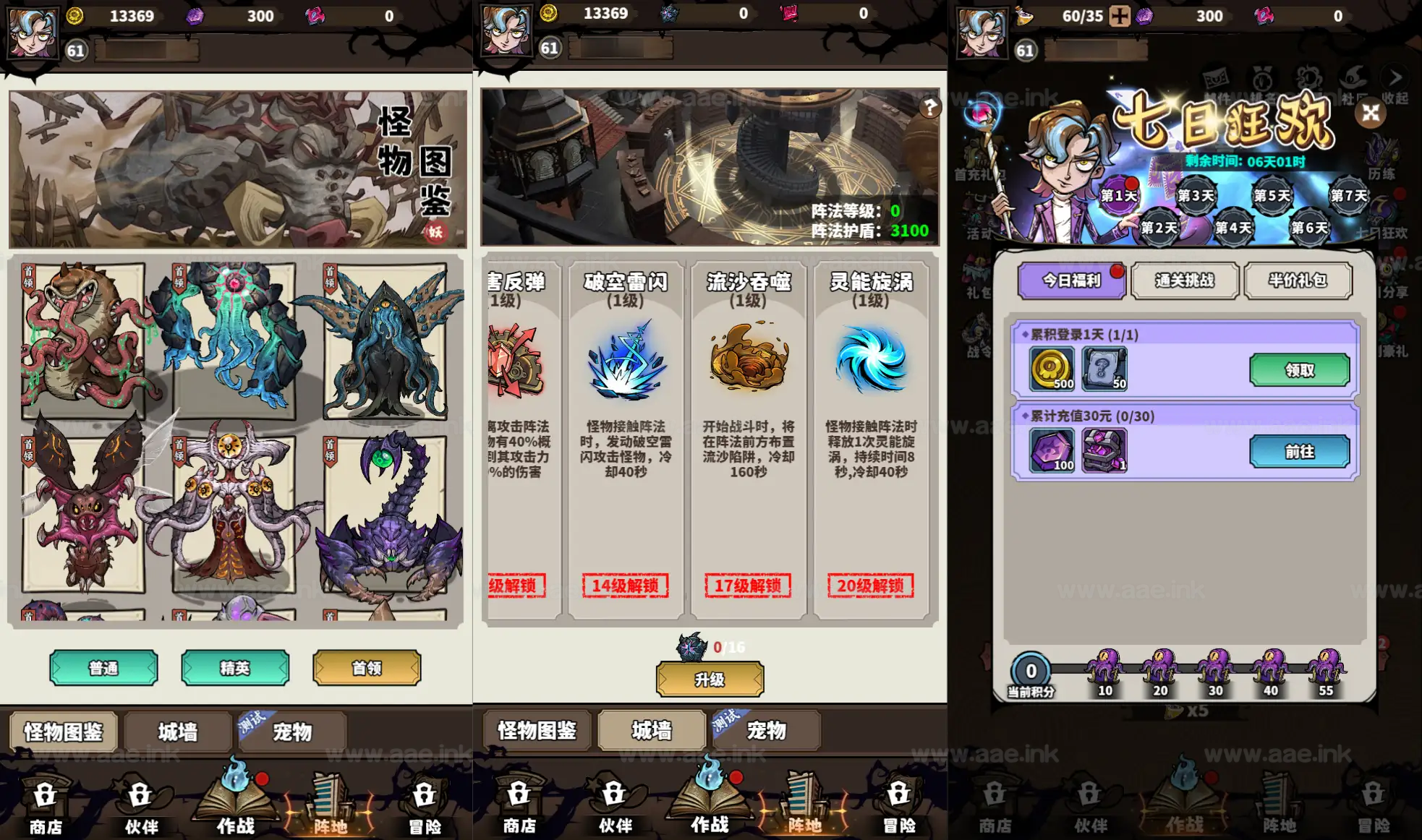Select the 精英 elite monster filter
Viewport: 1422px width, 840px height.
[235, 667]
